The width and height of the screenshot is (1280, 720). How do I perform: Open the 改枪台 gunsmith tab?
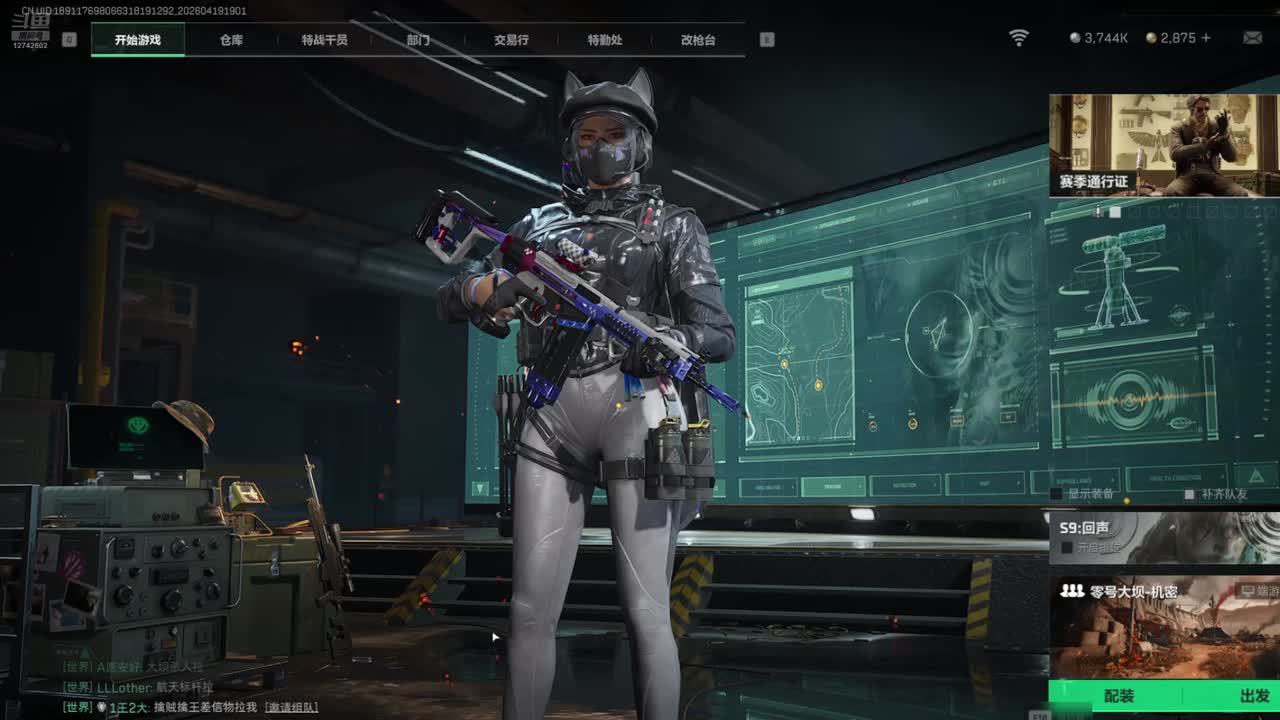click(x=698, y=40)
